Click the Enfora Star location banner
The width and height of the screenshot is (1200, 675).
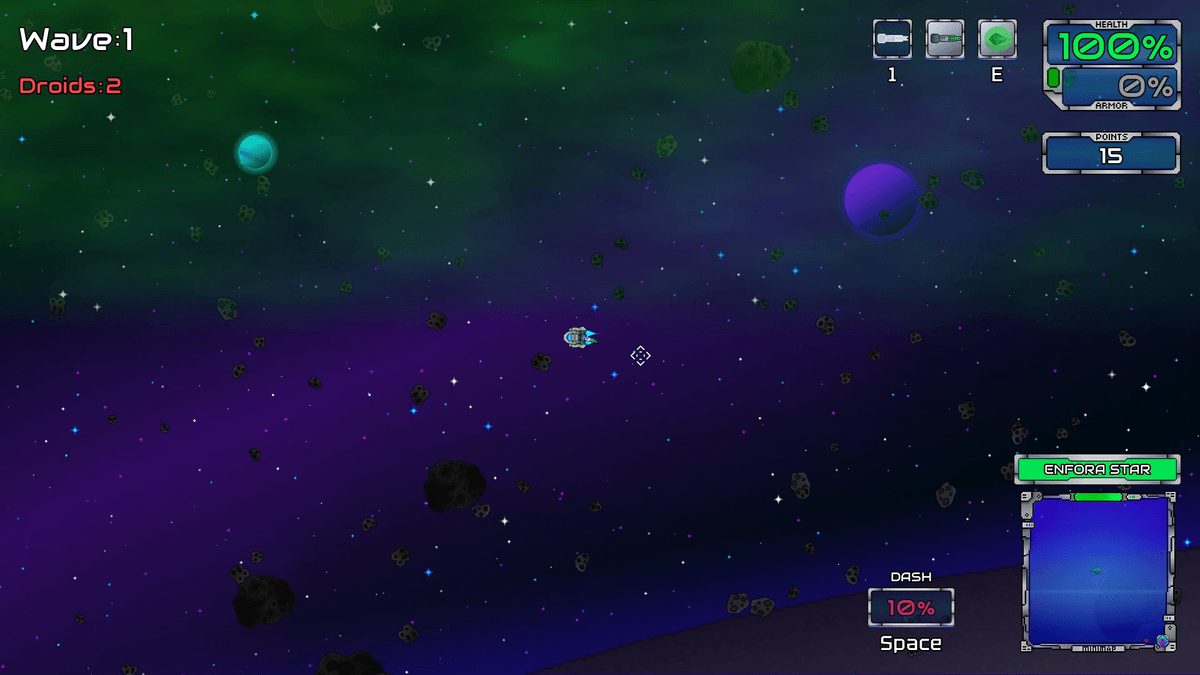(x=1097, y=469)
